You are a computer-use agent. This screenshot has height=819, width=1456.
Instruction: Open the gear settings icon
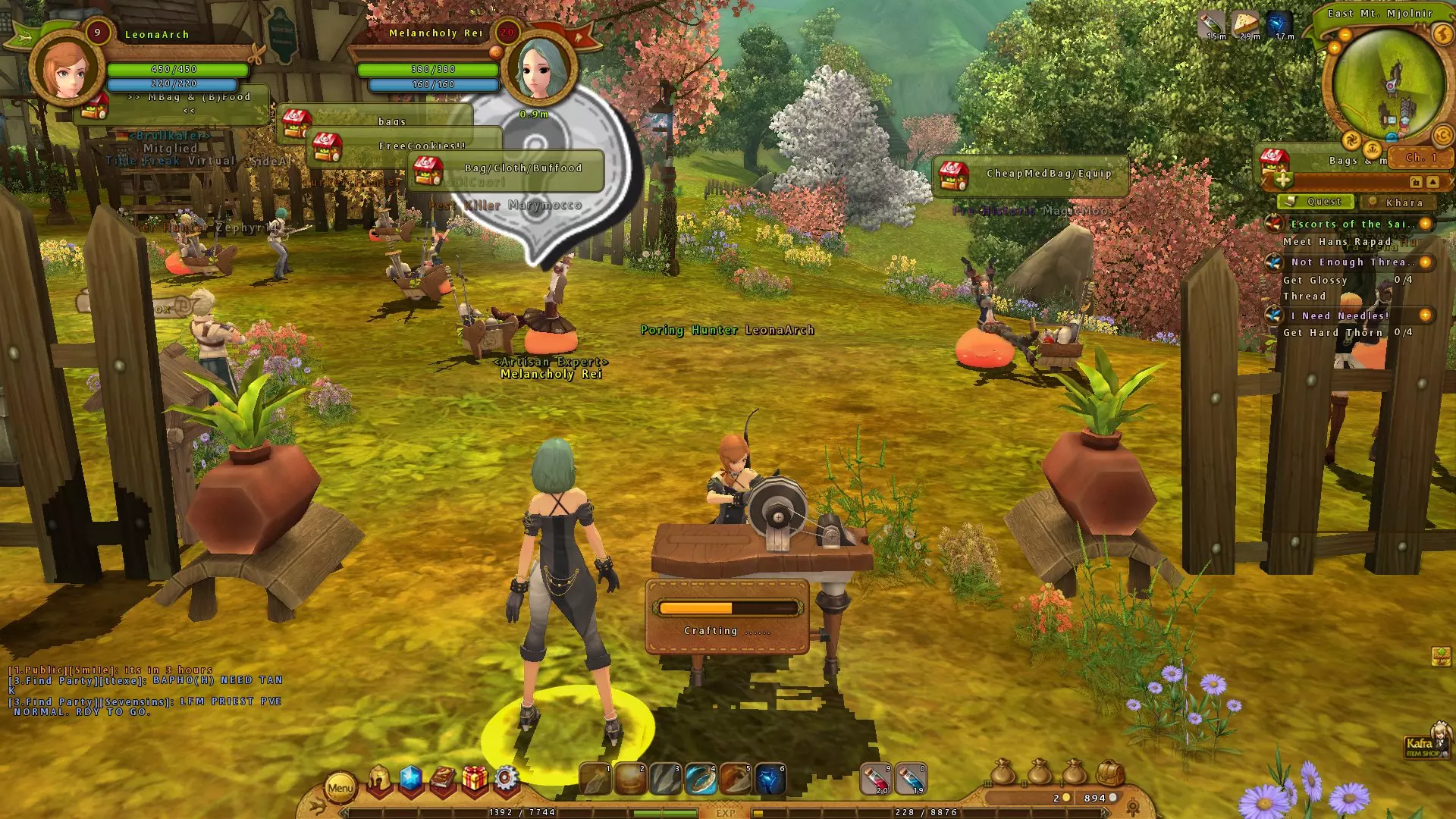[x=506, y=780]
